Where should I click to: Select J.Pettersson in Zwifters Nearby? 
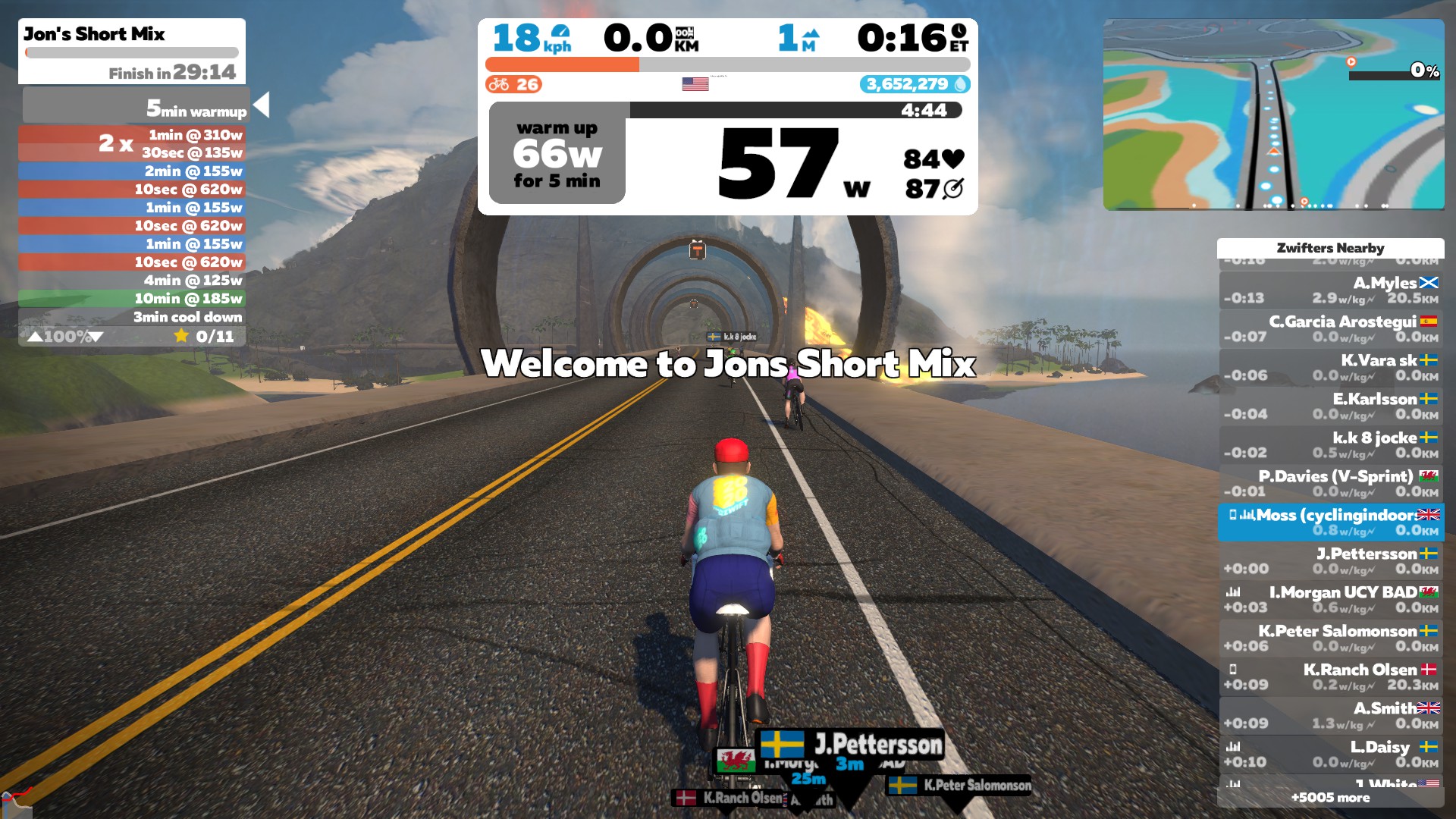point(1331,561)
